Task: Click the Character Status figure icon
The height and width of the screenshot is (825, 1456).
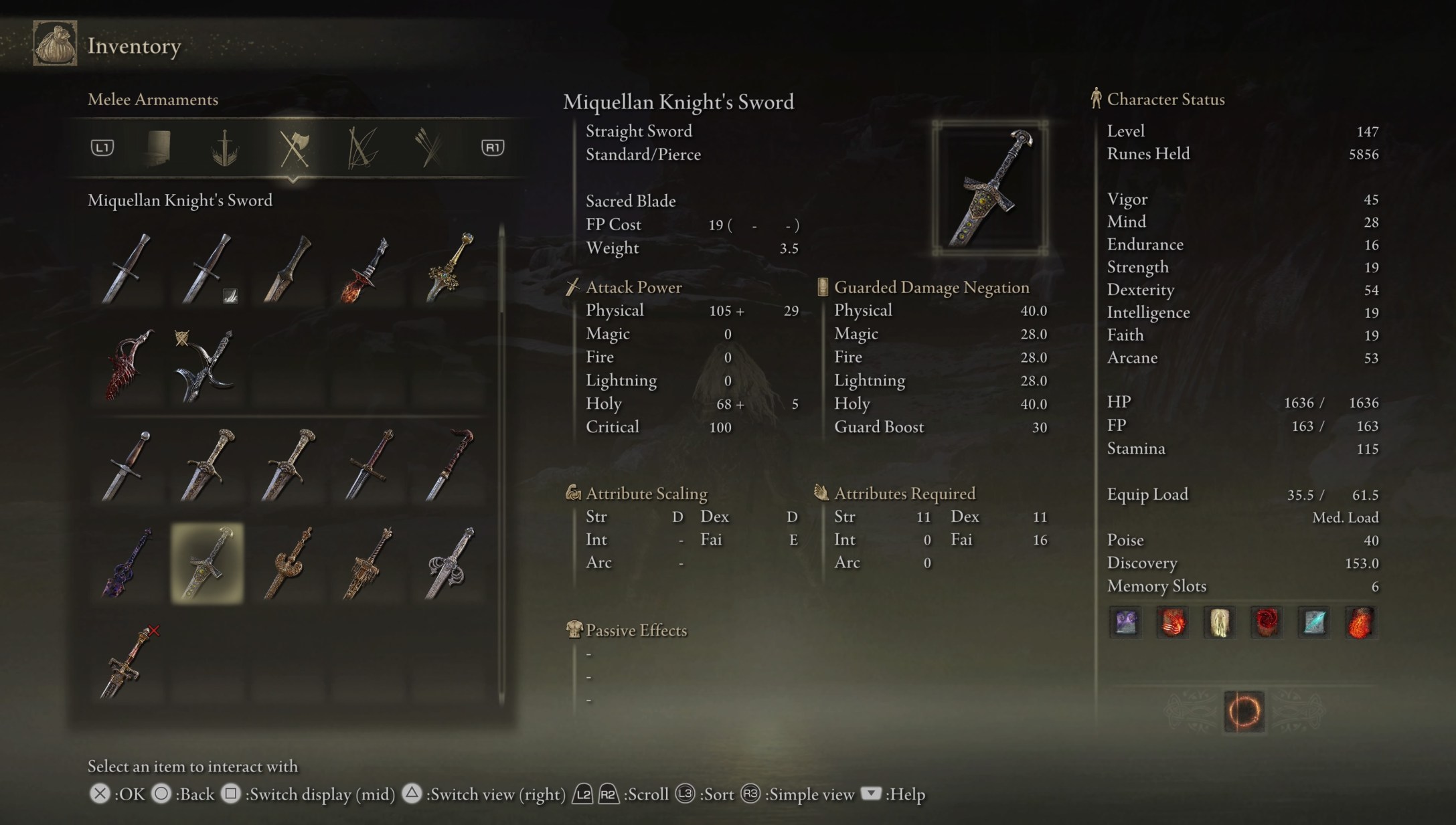Action: coord(1096,99)
